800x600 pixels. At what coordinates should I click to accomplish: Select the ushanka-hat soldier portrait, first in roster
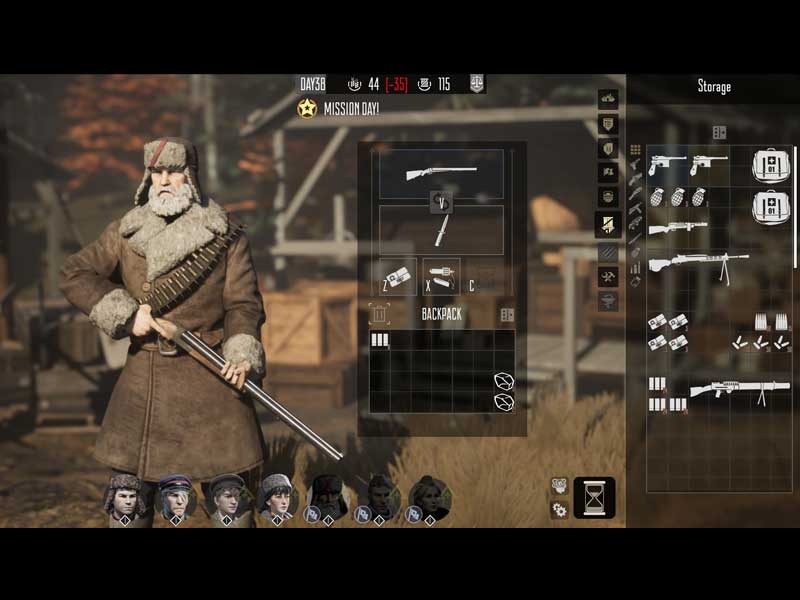coord(125,495)
